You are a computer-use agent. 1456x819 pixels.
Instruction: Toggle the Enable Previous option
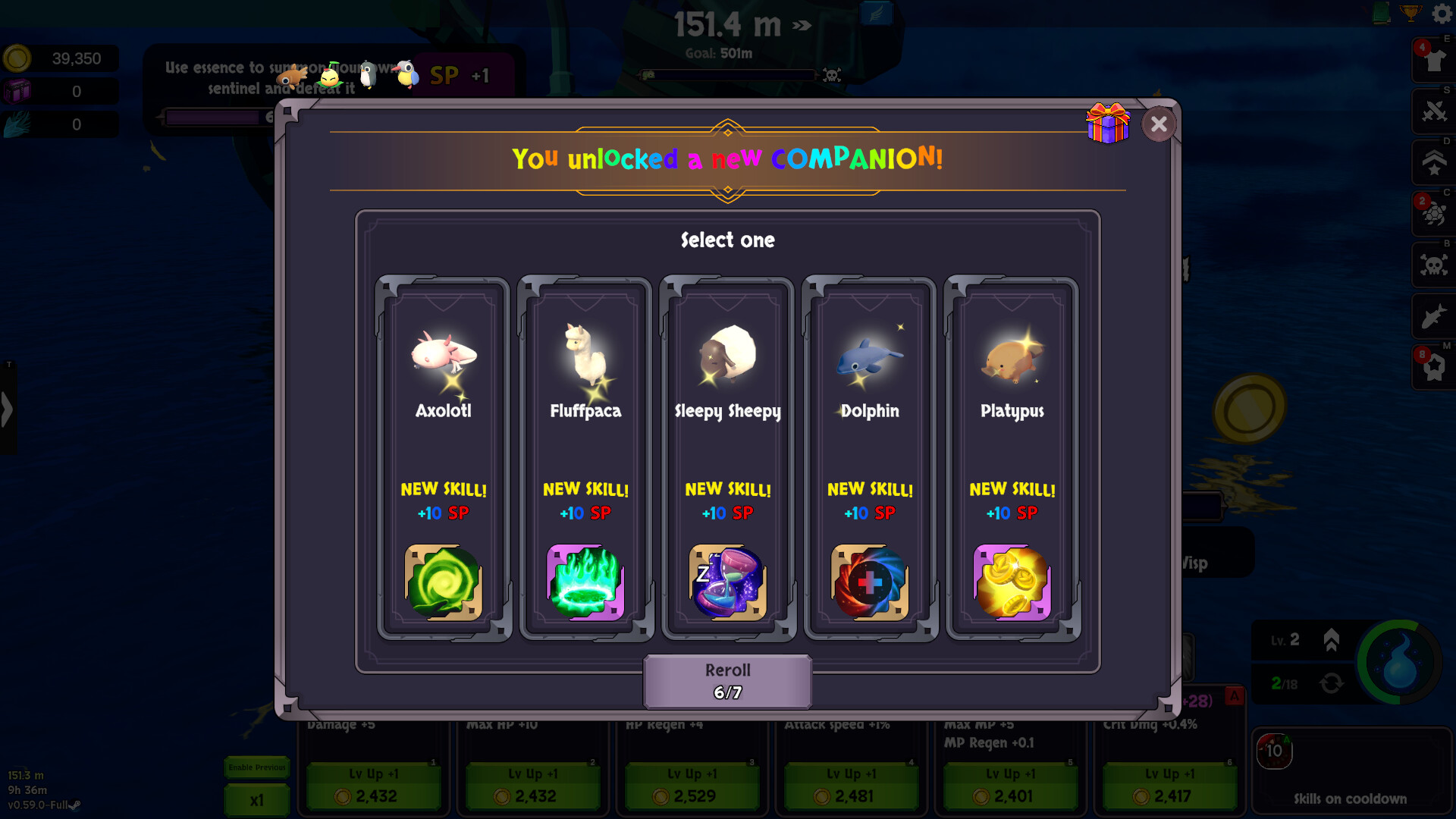256,767
